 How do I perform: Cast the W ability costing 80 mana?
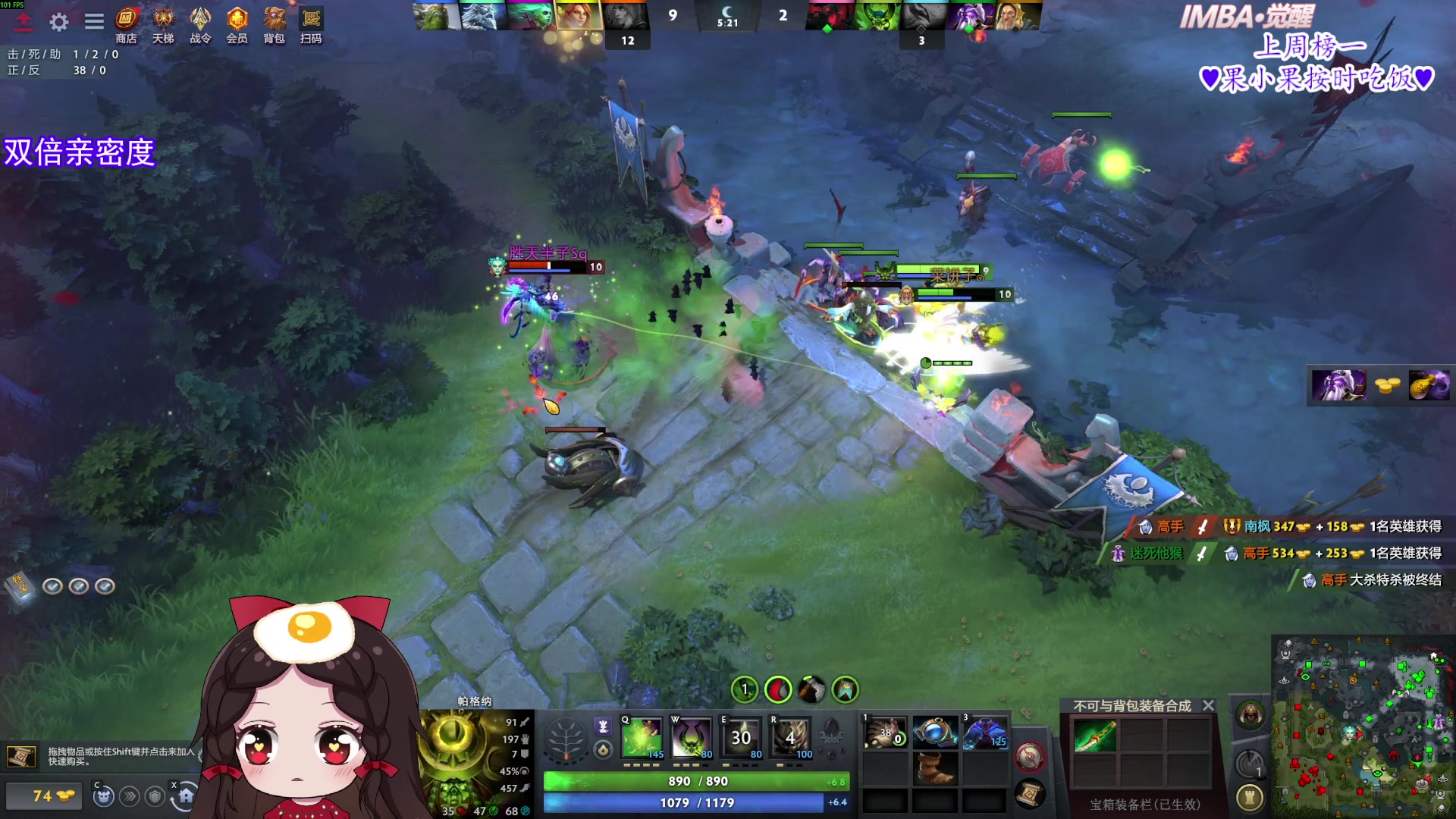coord(691,736)
